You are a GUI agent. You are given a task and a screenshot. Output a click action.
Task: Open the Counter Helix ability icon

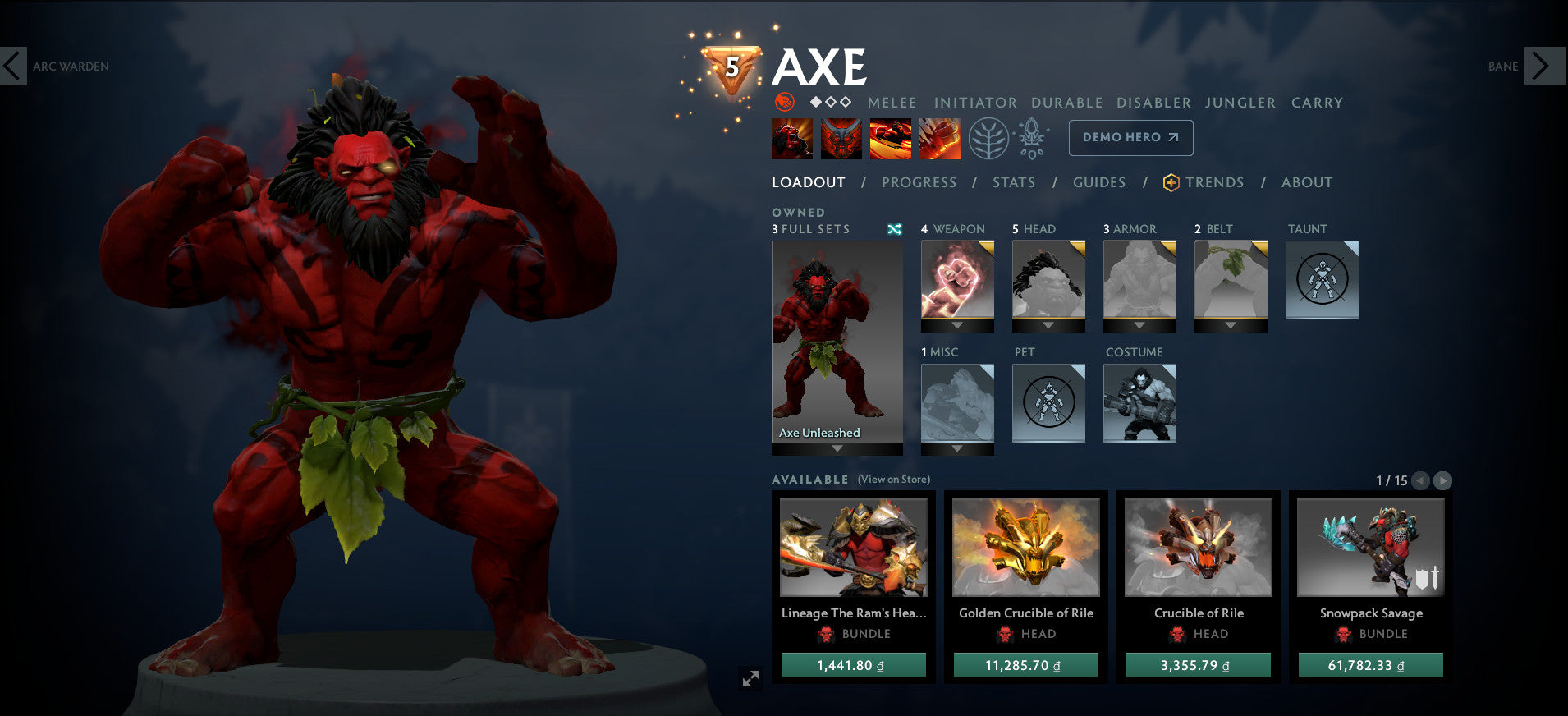point(890,138)
